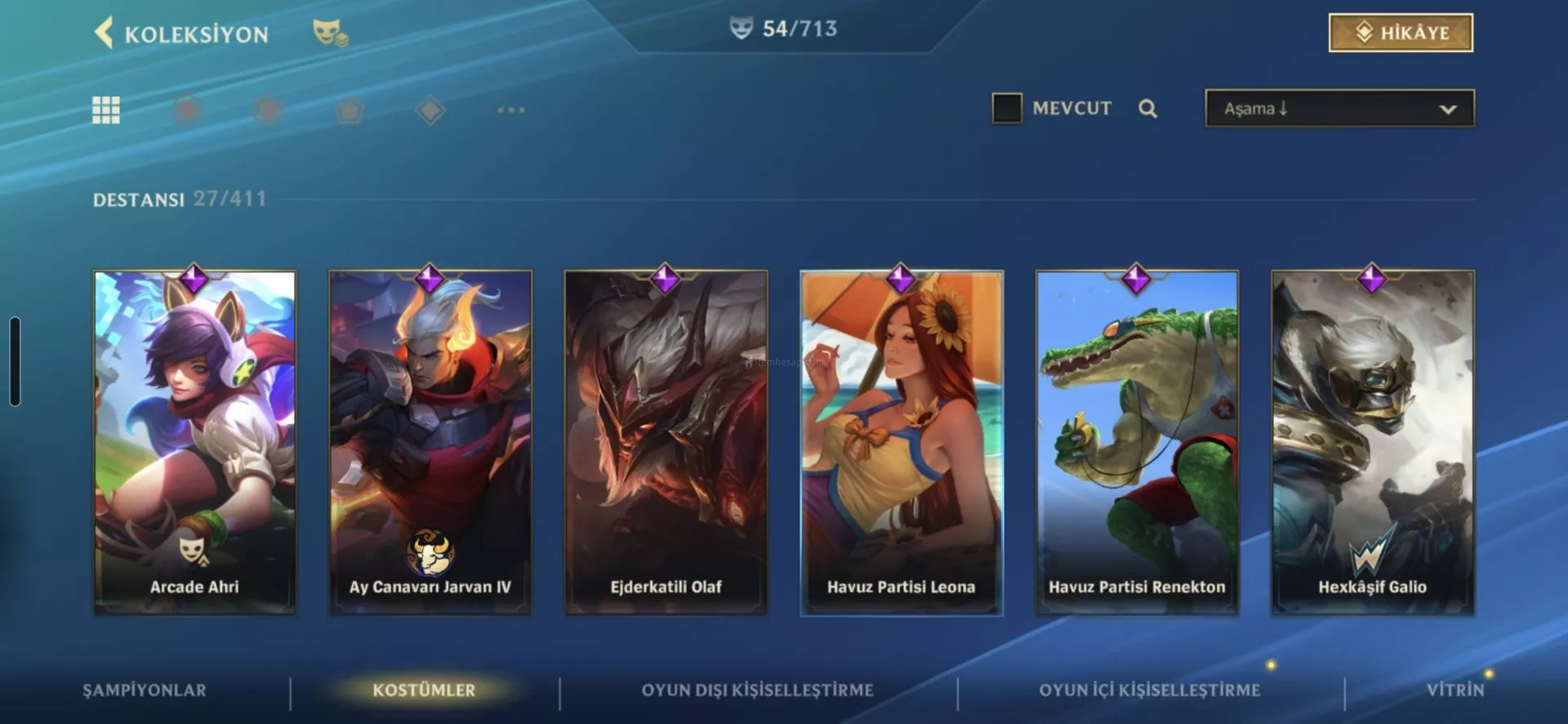
Task: Select the all-skins grid filter
Action: point(106,109)
